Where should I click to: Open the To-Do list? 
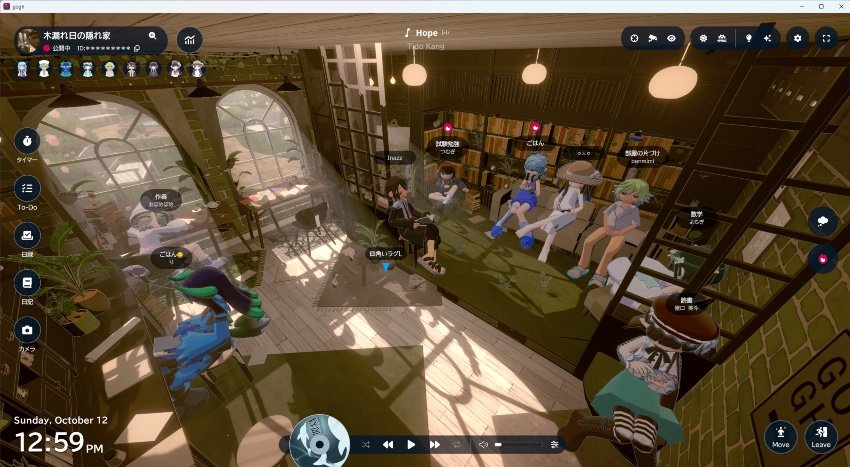point(27,187)
